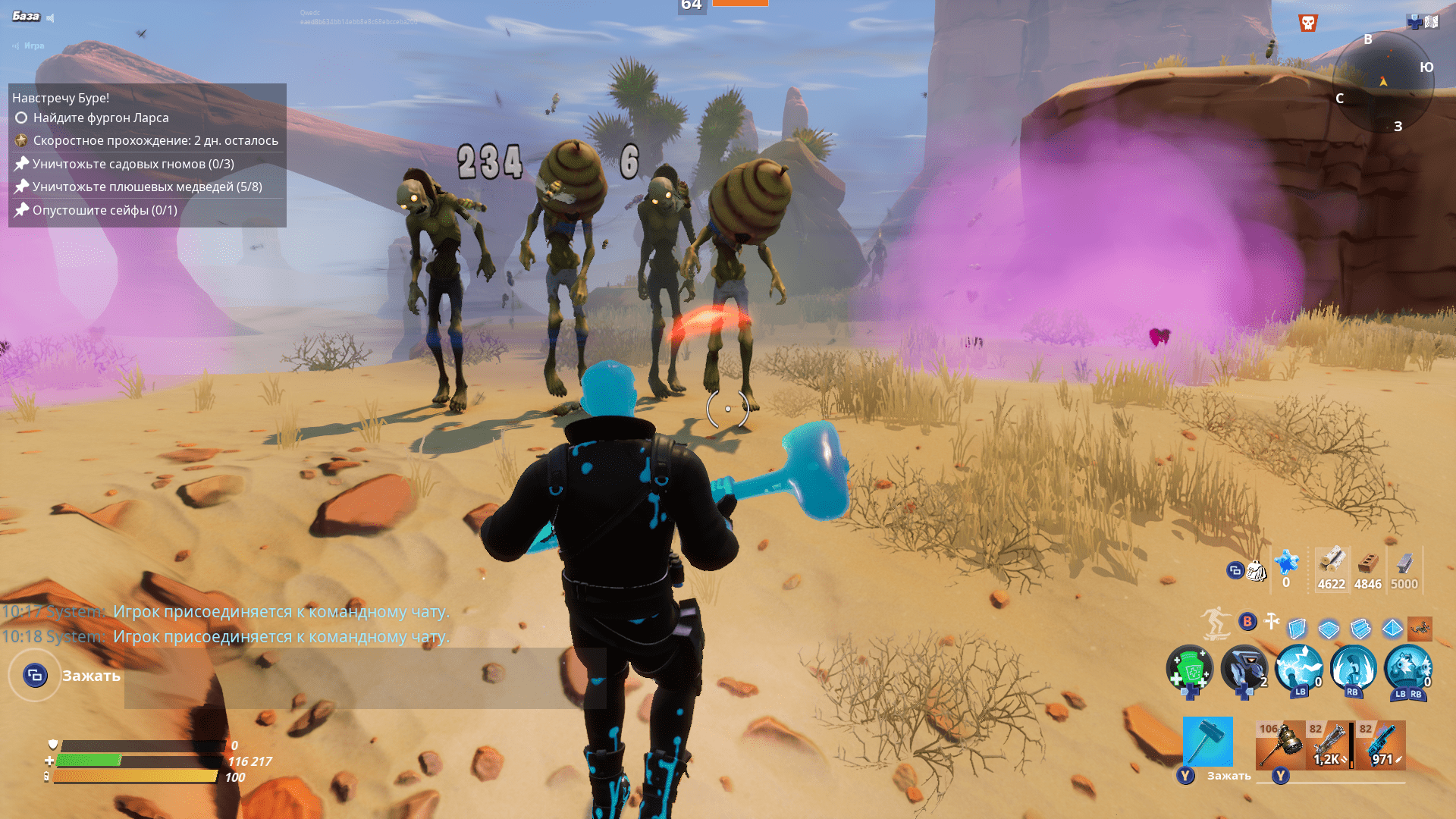Select the floor building piece icon
Image resolution: width=1456 pixels, height=819 pixels.
click(x=1329, y=629)
